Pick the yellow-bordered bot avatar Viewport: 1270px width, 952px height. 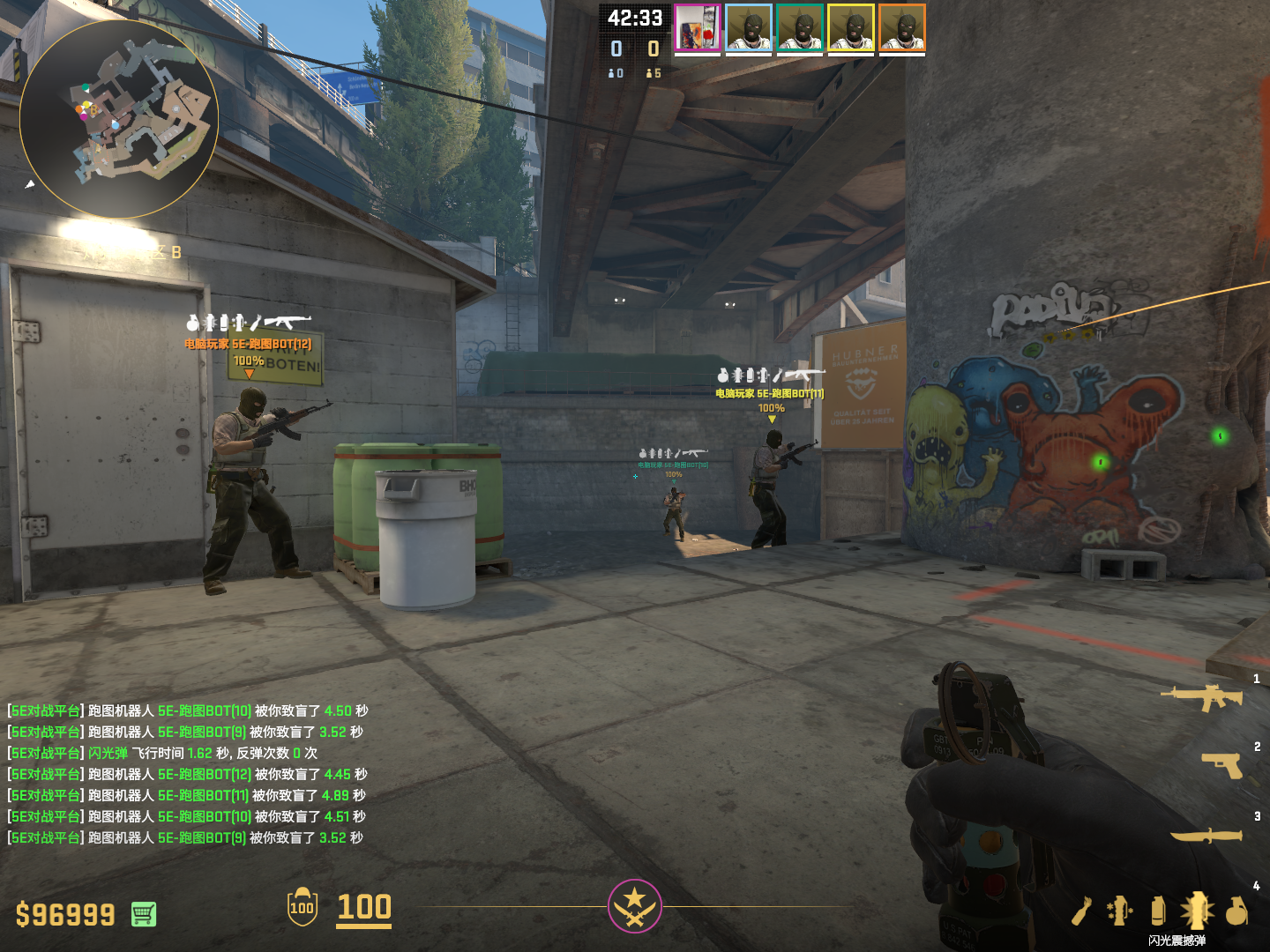(x=851, y=27)
